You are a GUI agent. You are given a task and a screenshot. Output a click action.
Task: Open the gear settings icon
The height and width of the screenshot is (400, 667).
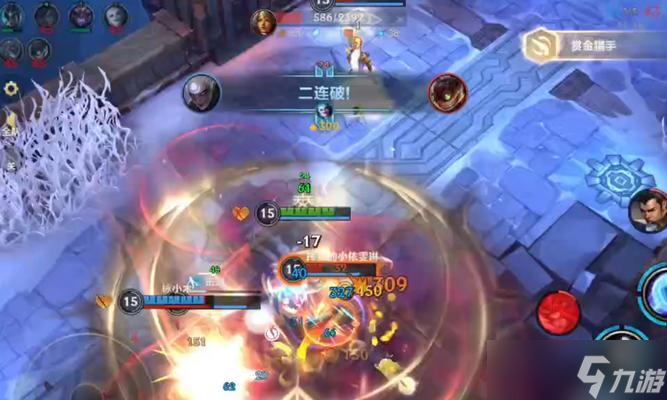click(12, 88)
